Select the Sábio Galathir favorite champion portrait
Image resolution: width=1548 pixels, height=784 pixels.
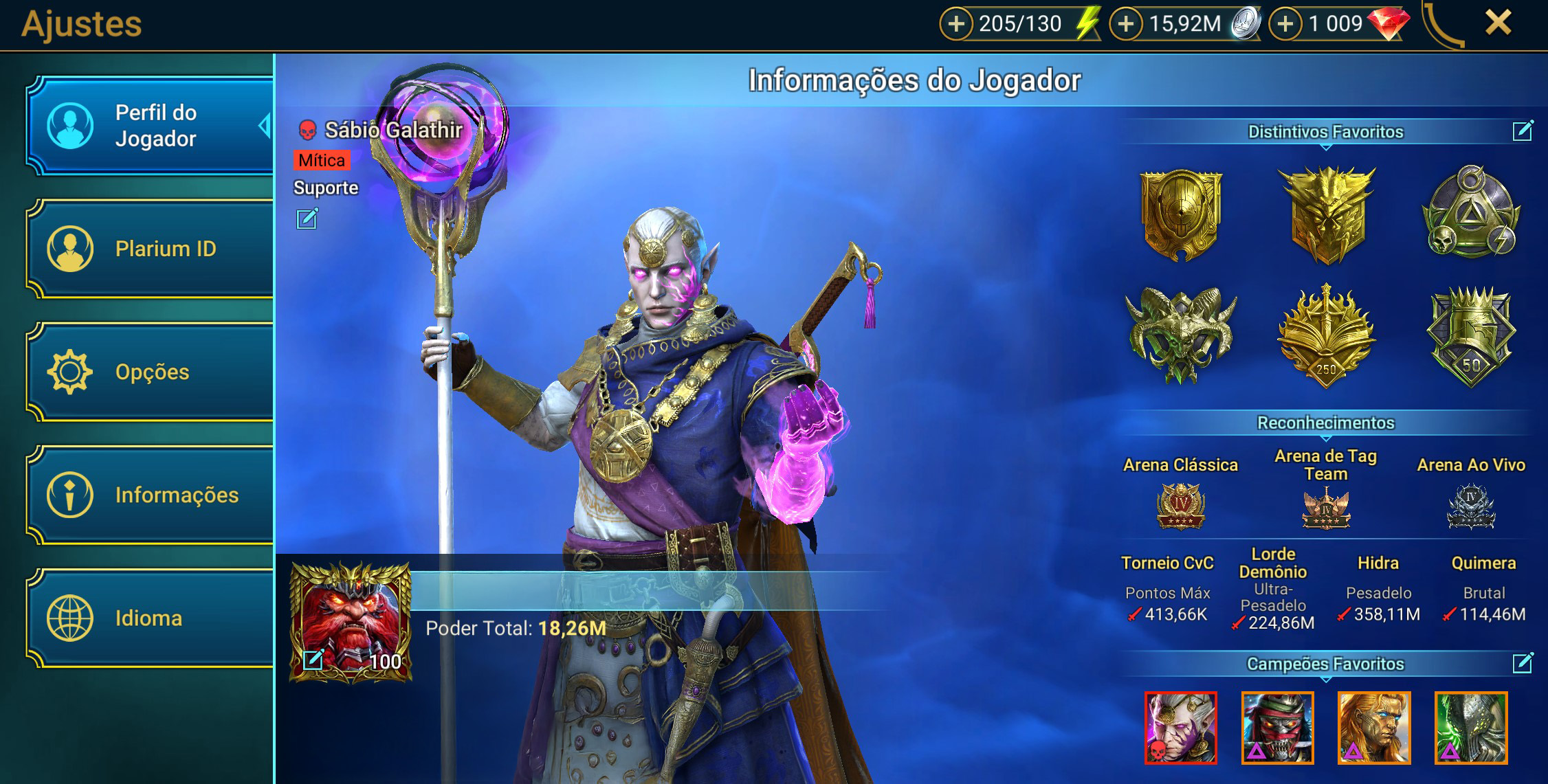[x=1180, y=728]
